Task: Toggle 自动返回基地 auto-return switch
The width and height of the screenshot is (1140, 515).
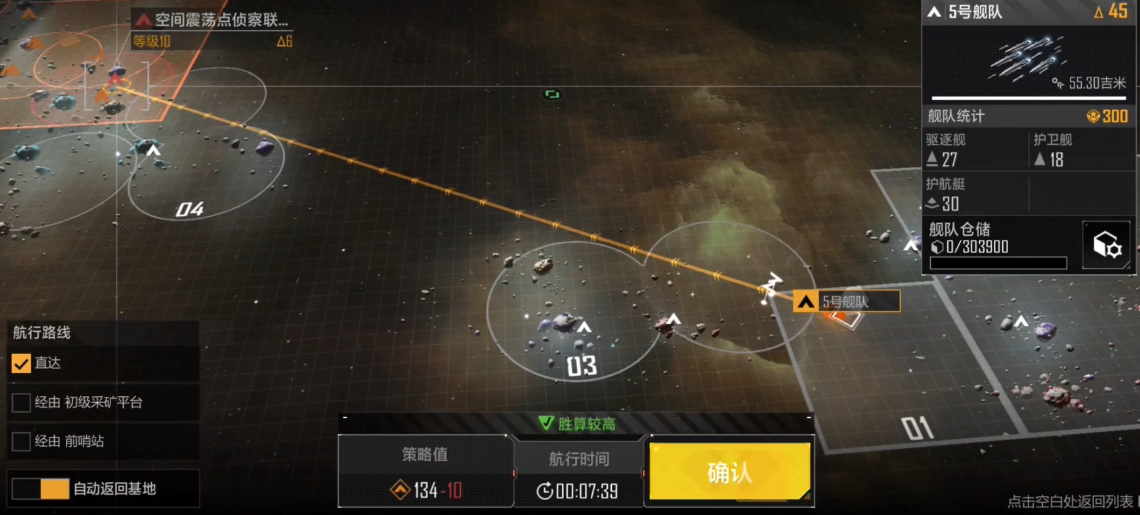Action: pos(40,489)
